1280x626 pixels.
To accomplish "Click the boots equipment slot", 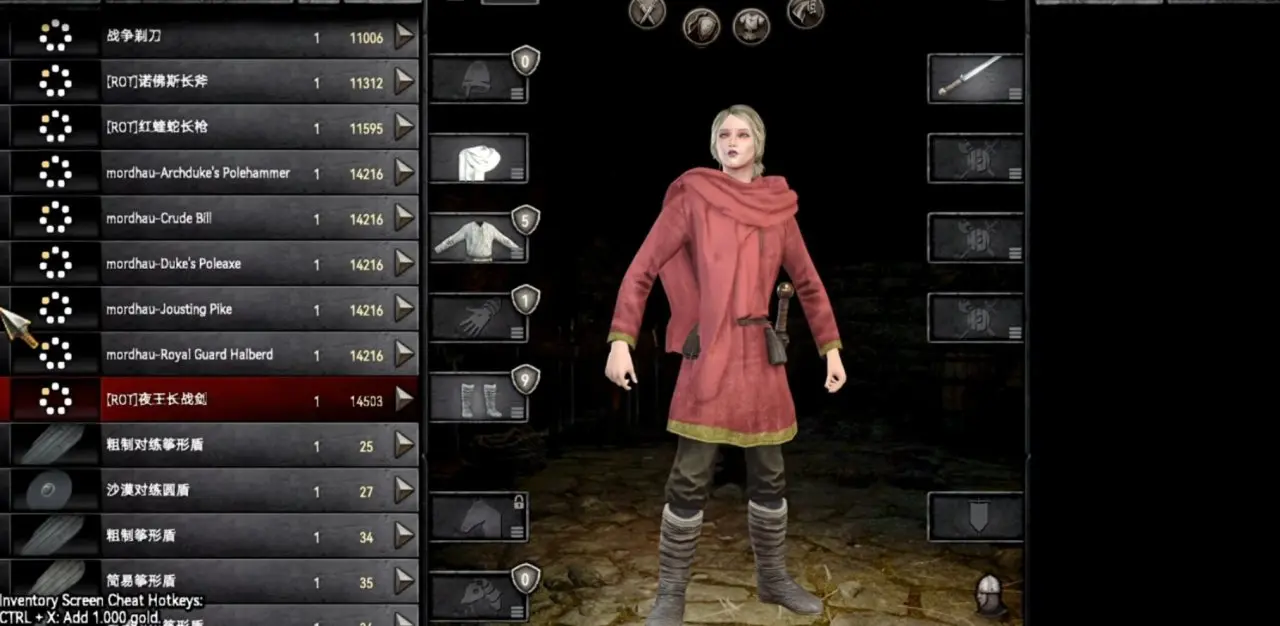I will click(479, 398).
